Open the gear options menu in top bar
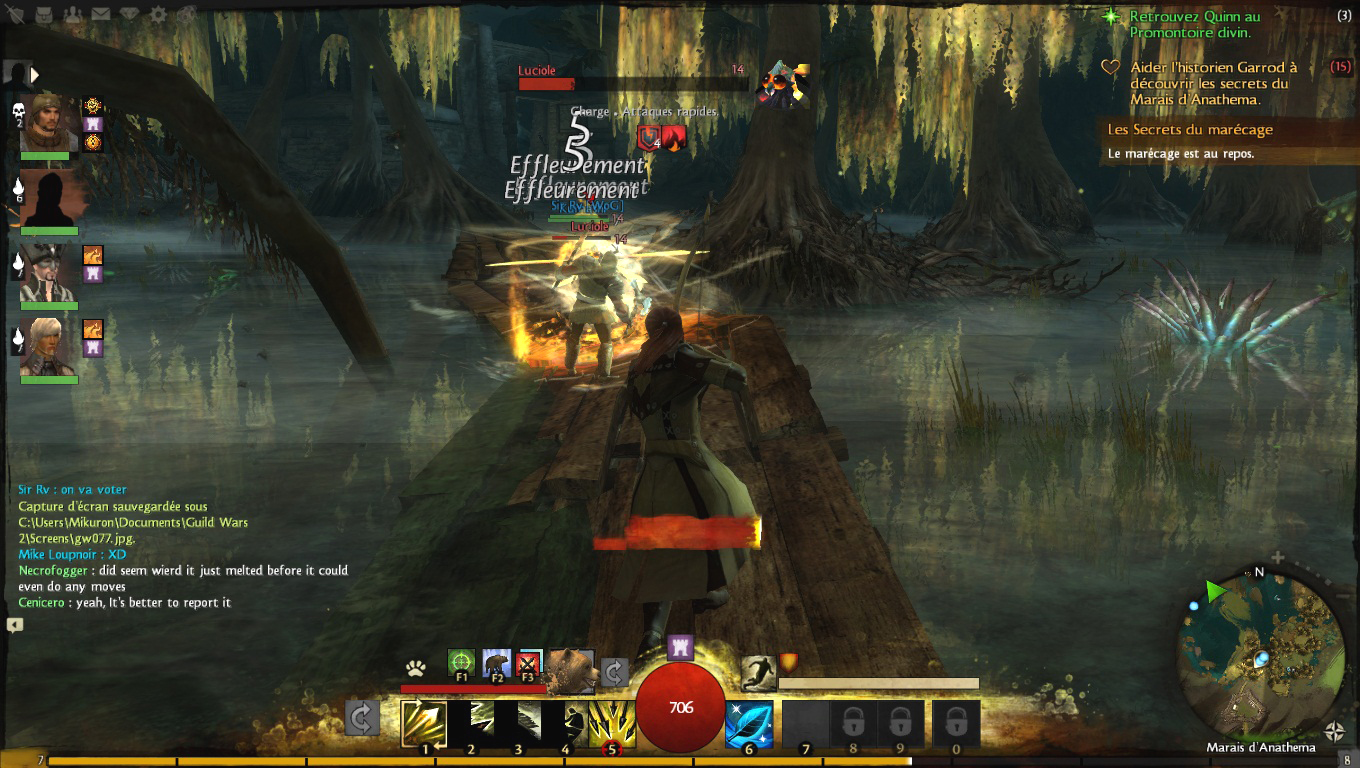 click(158, 15)
